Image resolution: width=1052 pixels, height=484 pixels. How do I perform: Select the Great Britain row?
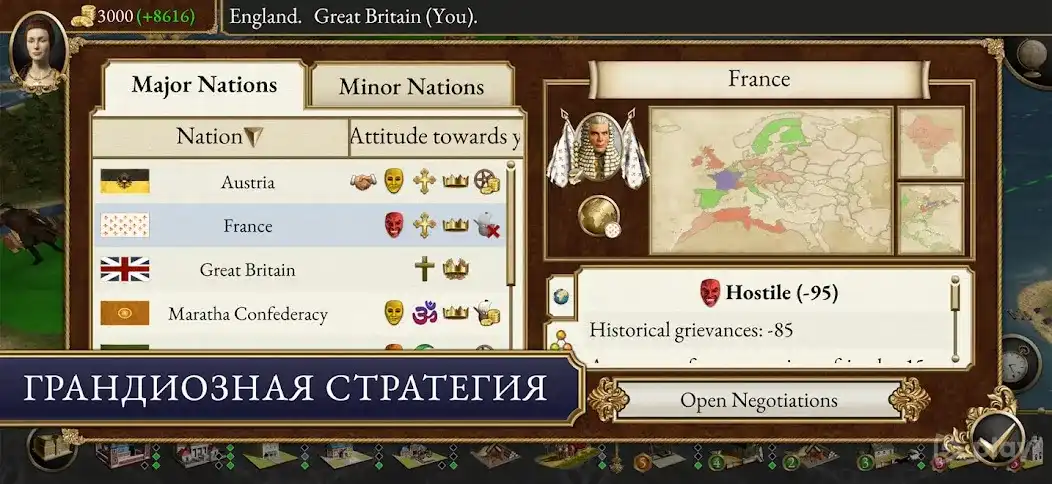coord(300,270)
